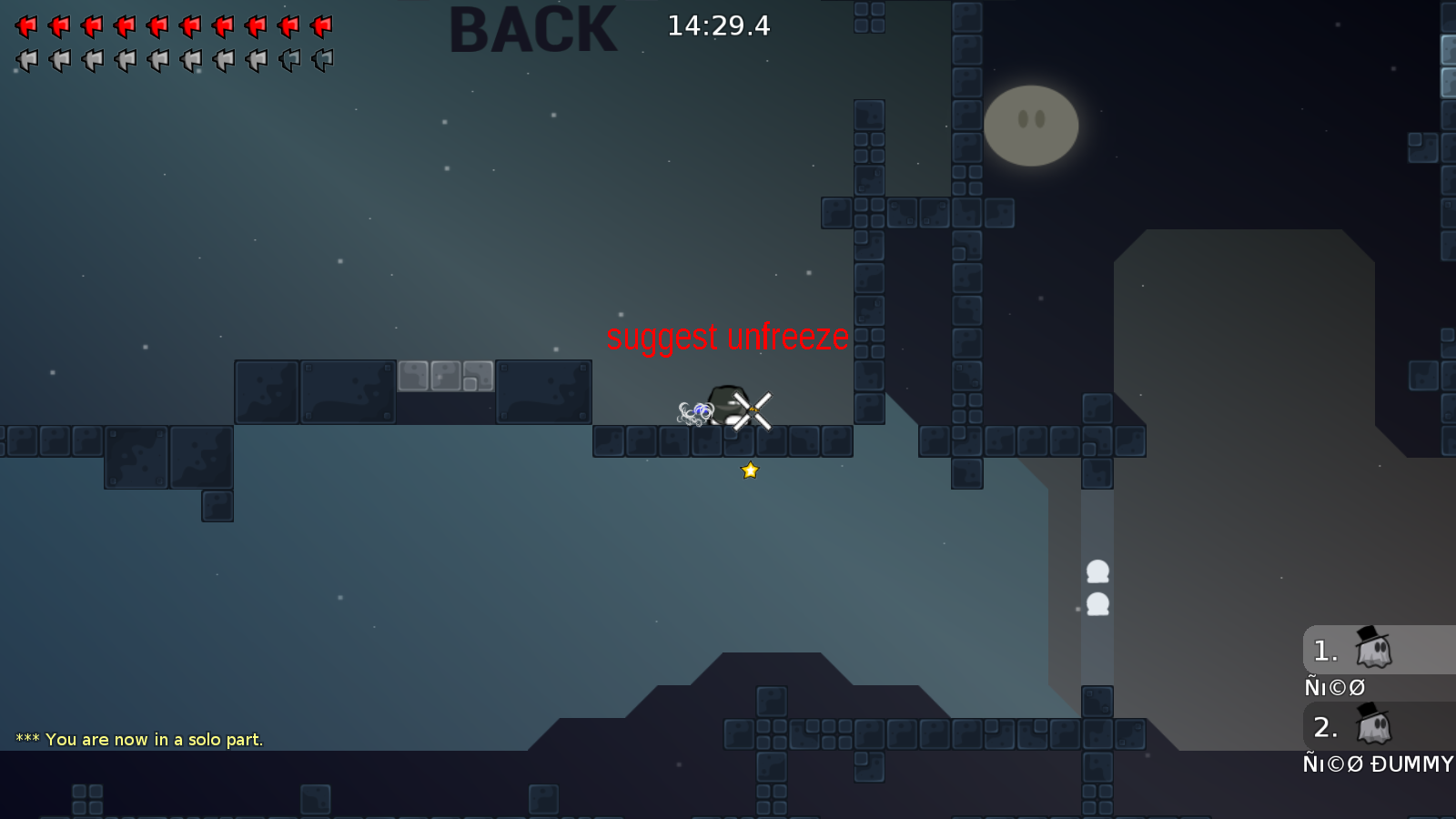Click the lower white tee figure near the pillar
Image resolution: width=1456 pixels, height=819 pixels.
(1099, 602)
